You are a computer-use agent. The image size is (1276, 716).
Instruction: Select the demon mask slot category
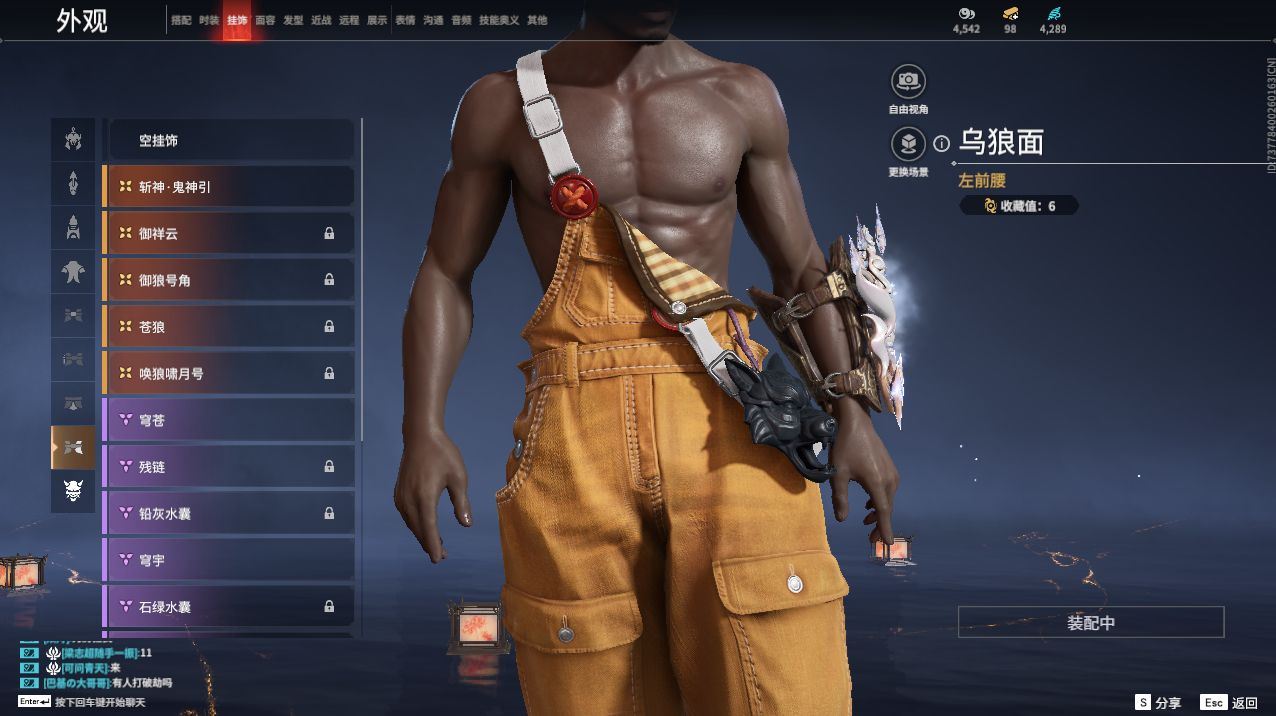click(x=73, y=491)
